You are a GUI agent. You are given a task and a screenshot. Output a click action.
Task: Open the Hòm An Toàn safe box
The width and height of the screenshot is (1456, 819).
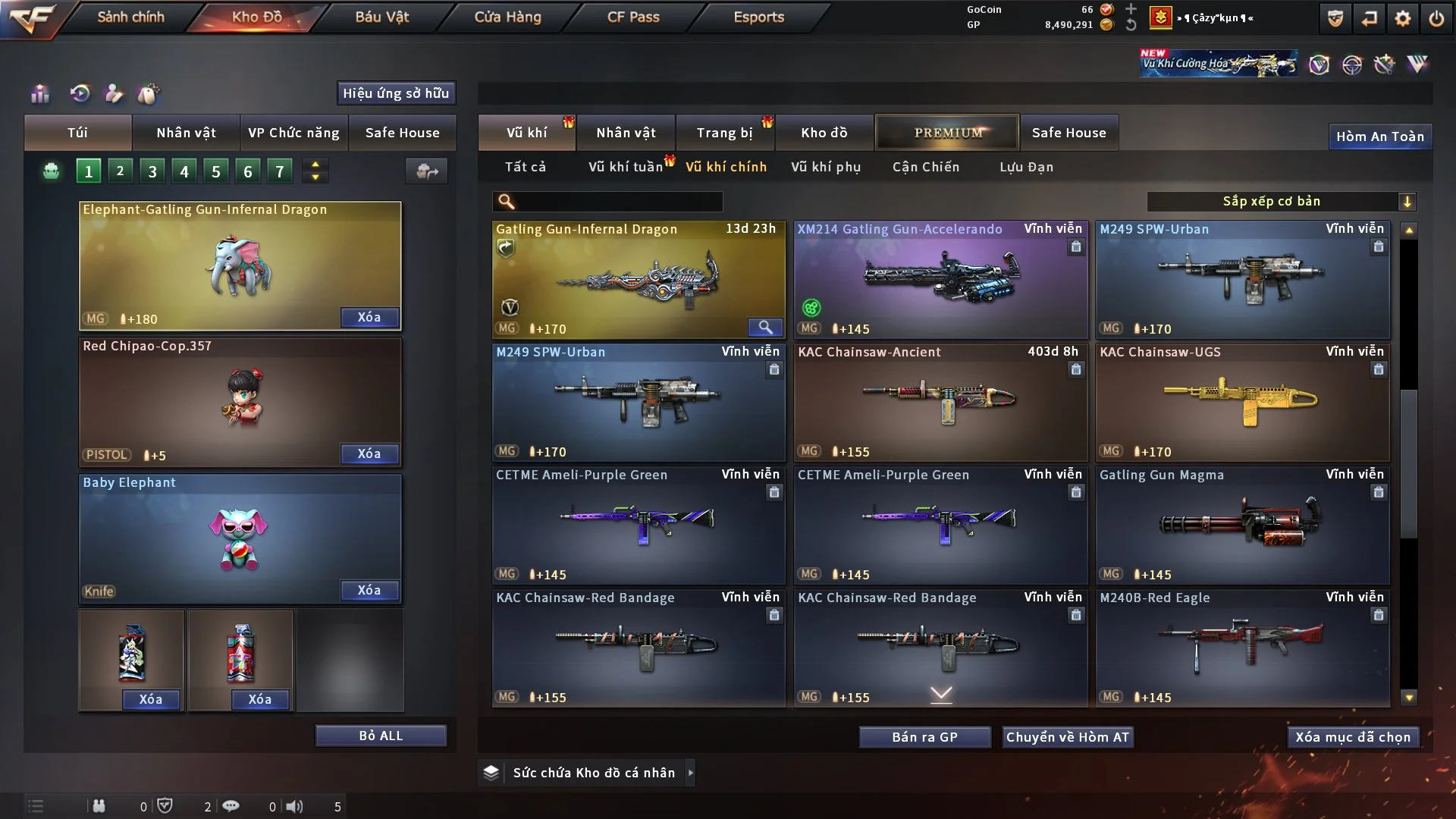click(x=1379, y=136)
